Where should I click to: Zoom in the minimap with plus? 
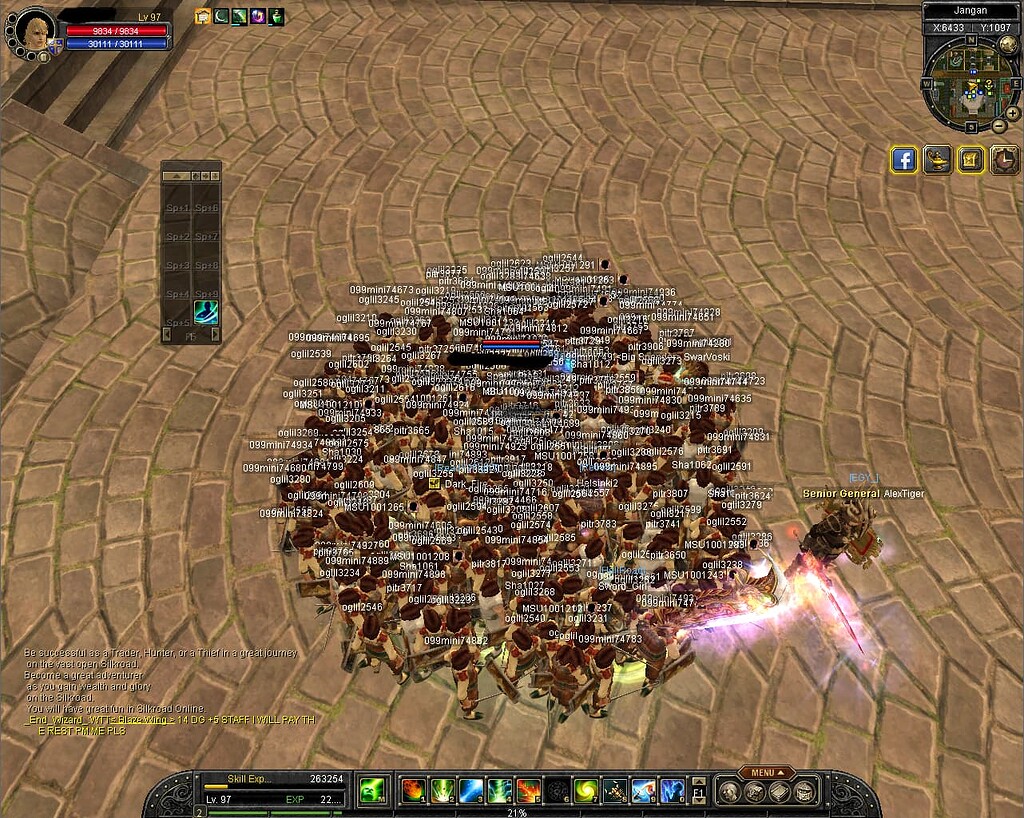[1012, 113]
